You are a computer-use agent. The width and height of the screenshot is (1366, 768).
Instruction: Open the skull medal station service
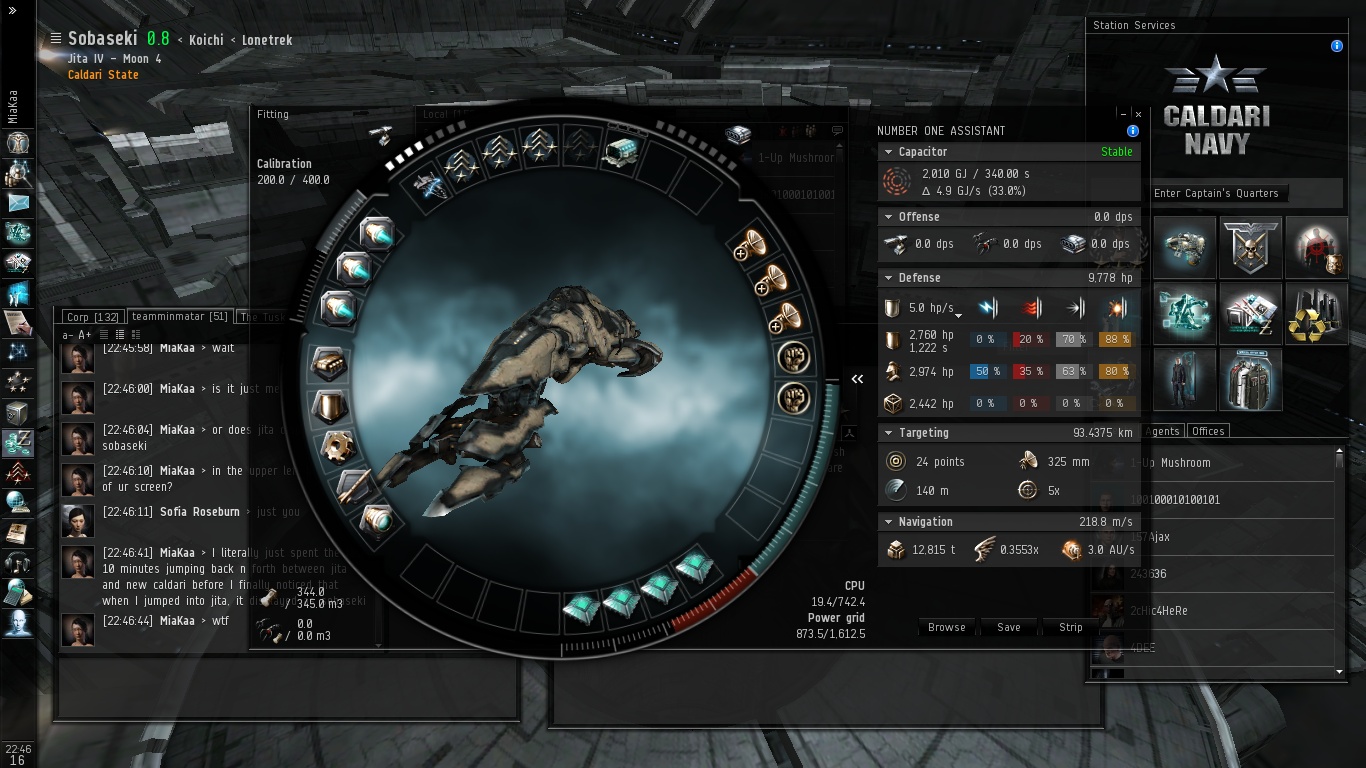point(1251,246)
